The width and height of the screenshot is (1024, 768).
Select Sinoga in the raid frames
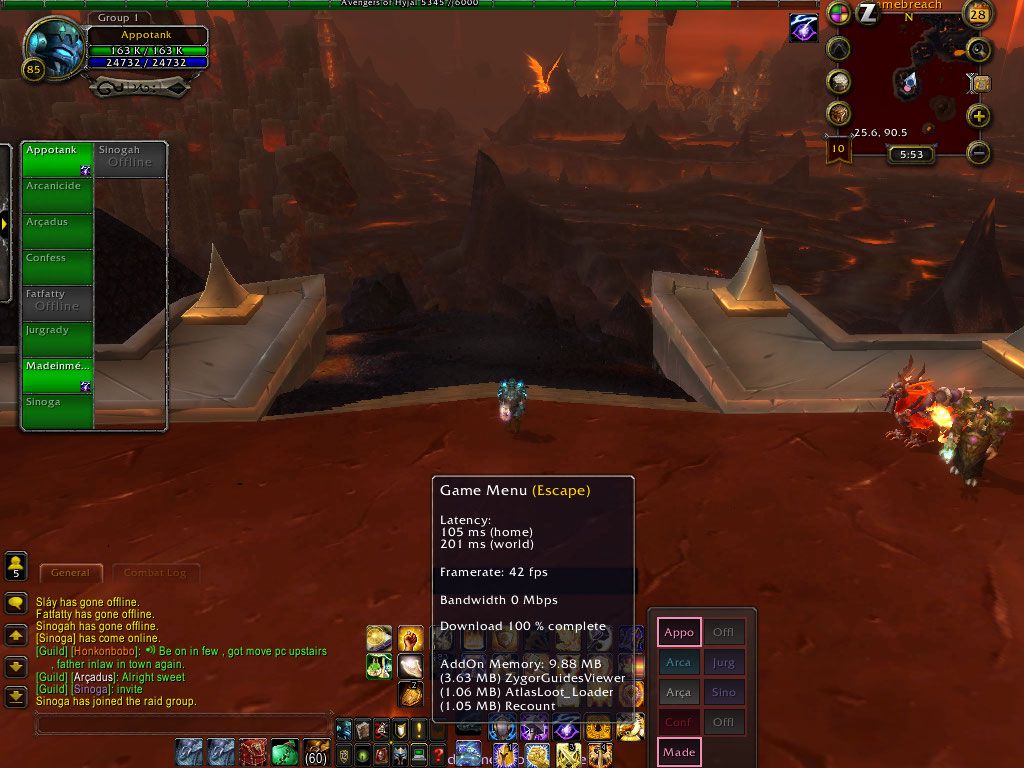(x=58, y=412)
